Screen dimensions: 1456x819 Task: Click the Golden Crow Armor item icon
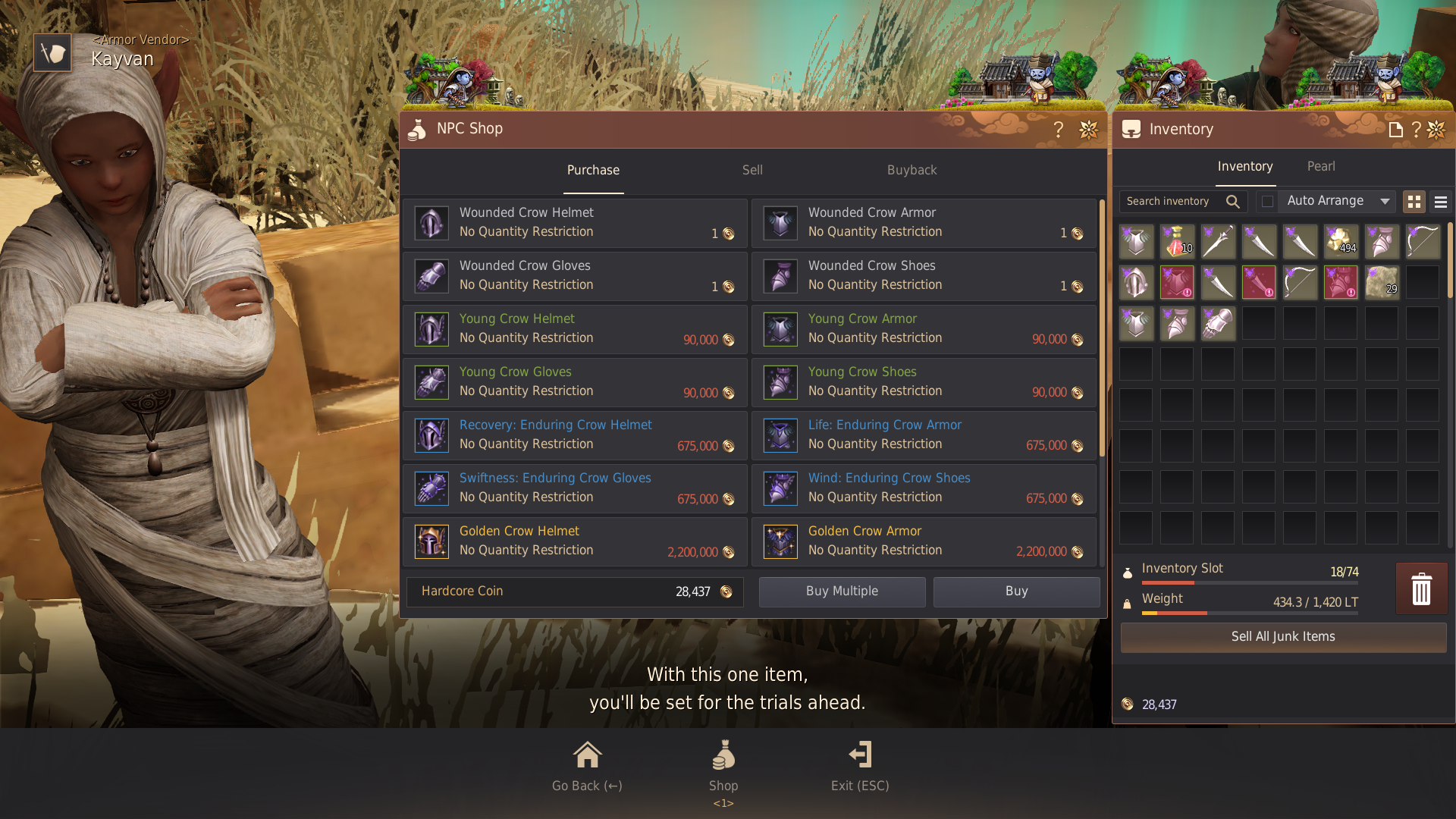pos(780,541)
